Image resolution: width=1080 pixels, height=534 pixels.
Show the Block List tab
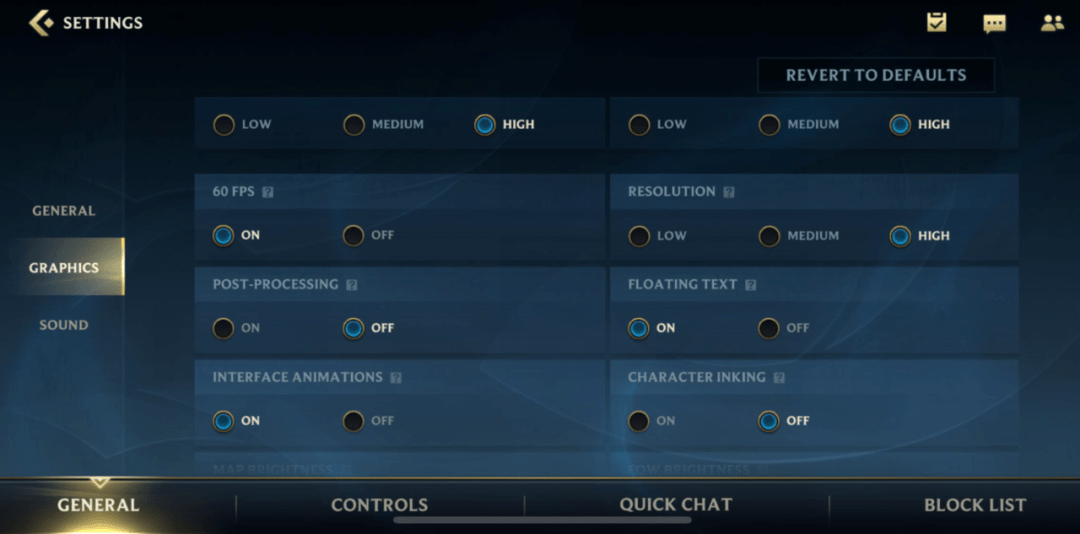pos(974,505)
